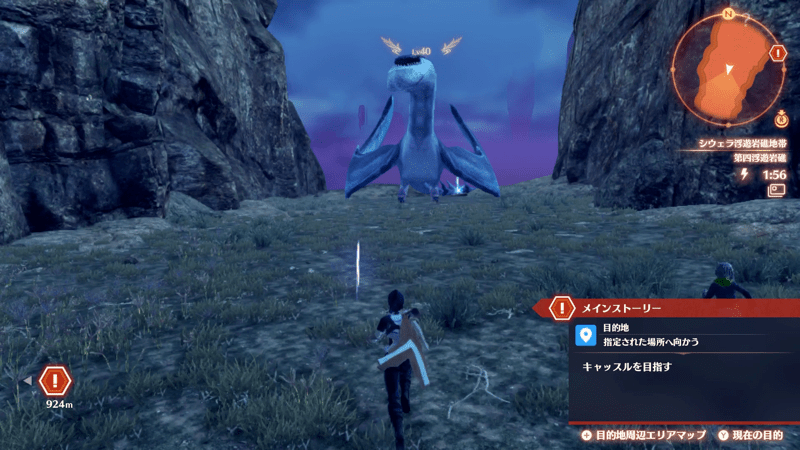Select the blue 目的地 destination pin icon
Screen dimensions: 800x450
pos(587,334)
